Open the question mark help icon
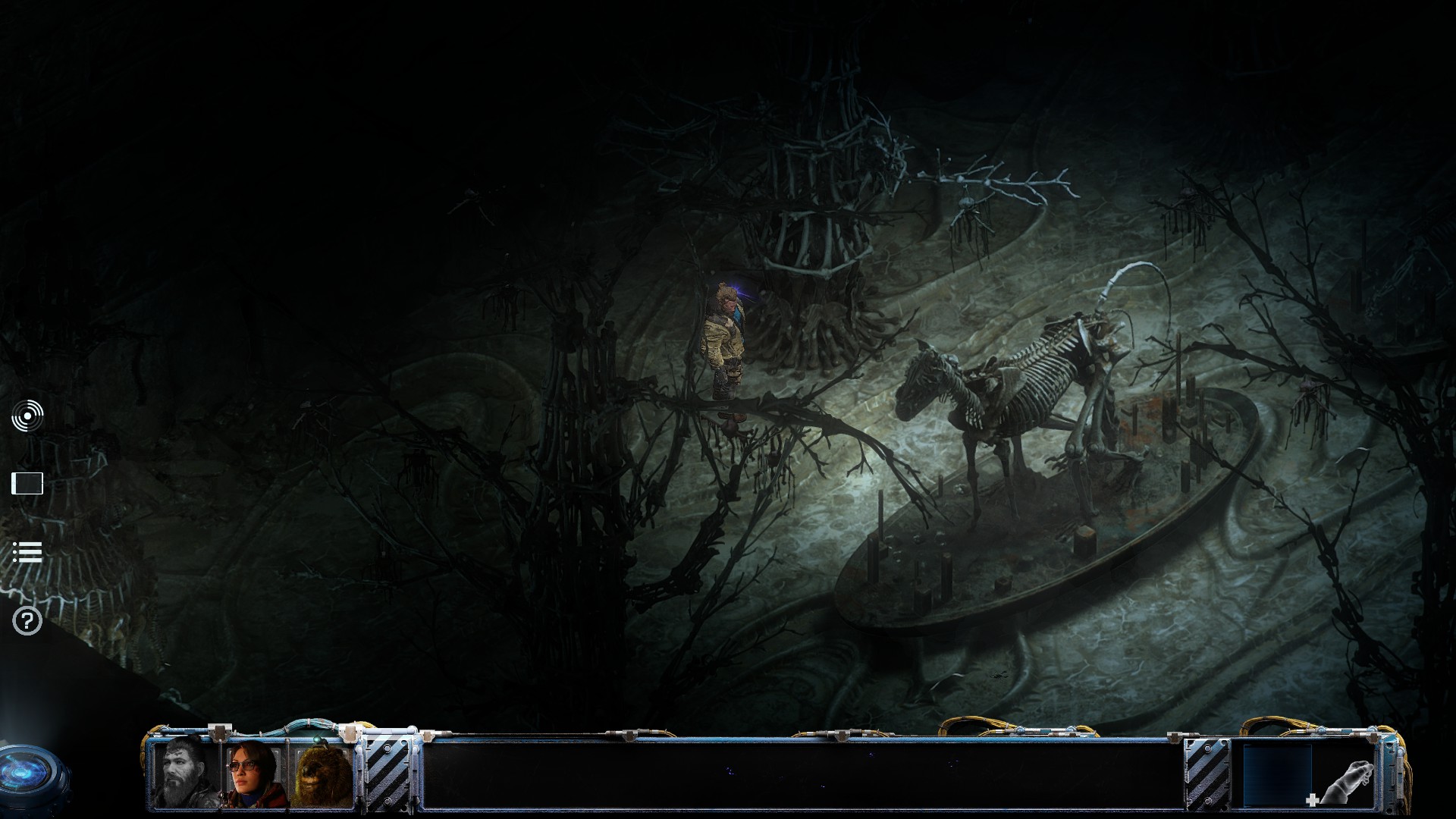Viewport: 1456px width, 819px height. [x=27, y=621]
